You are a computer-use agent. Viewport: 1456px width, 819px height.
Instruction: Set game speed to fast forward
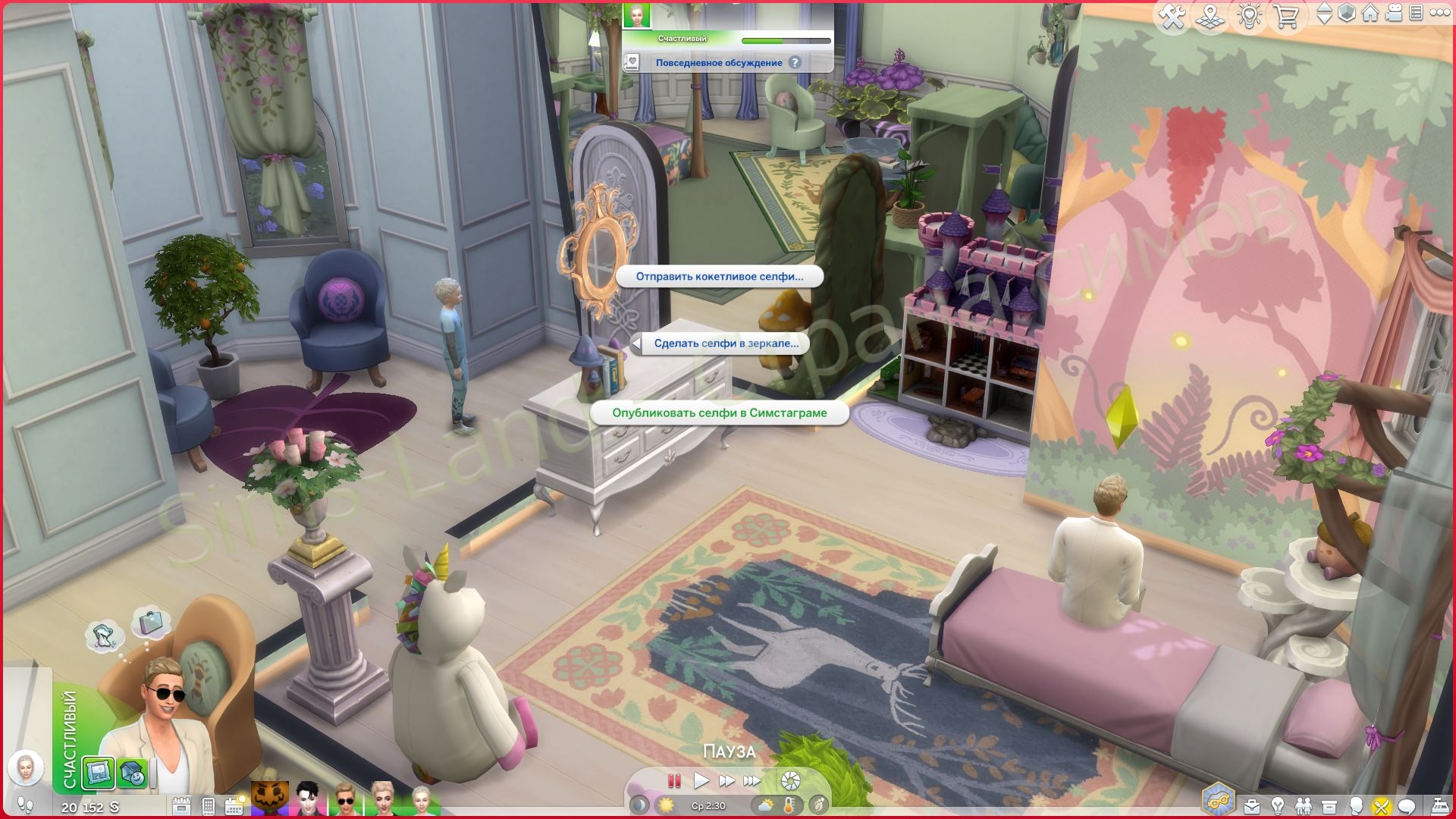pyautogui.click(x=726, y=780)
